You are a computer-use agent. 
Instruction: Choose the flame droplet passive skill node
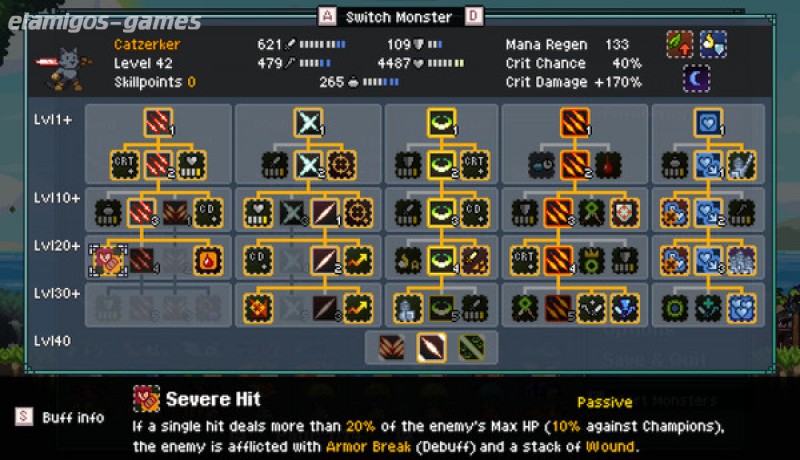[x=208, y=261]
